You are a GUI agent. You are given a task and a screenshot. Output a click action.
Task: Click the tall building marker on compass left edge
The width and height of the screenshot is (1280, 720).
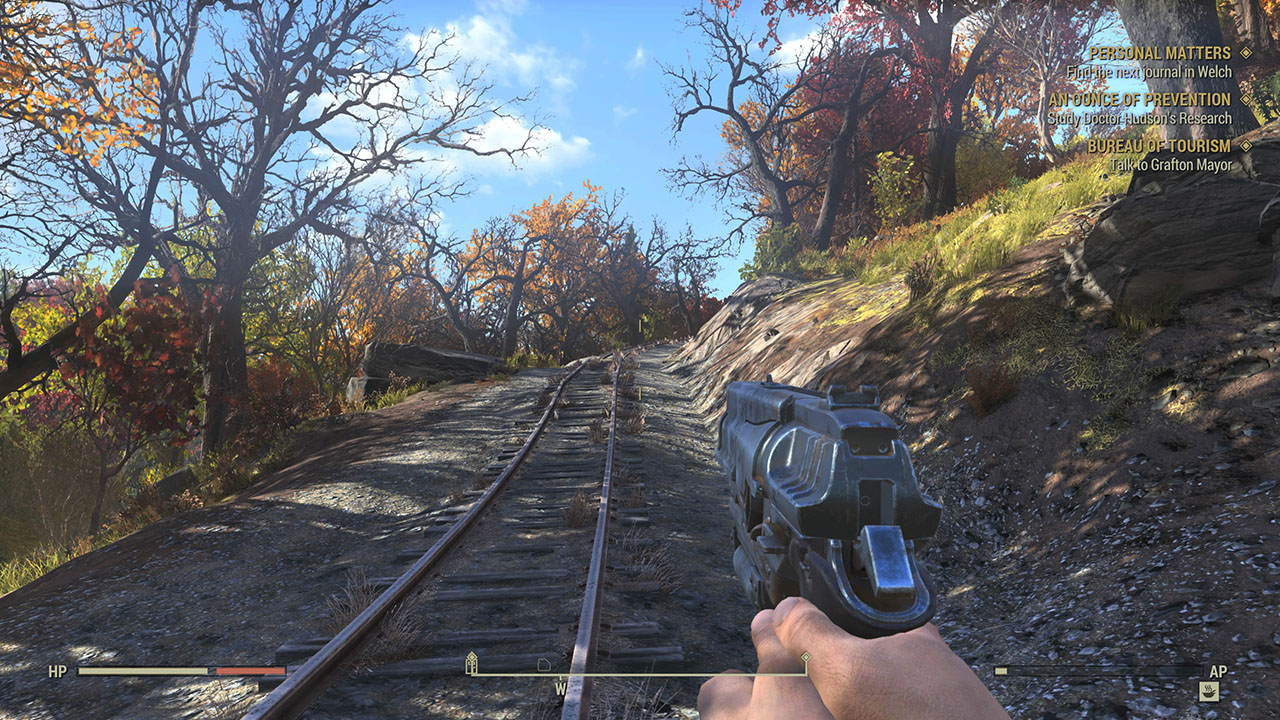[x=470, y=662]
